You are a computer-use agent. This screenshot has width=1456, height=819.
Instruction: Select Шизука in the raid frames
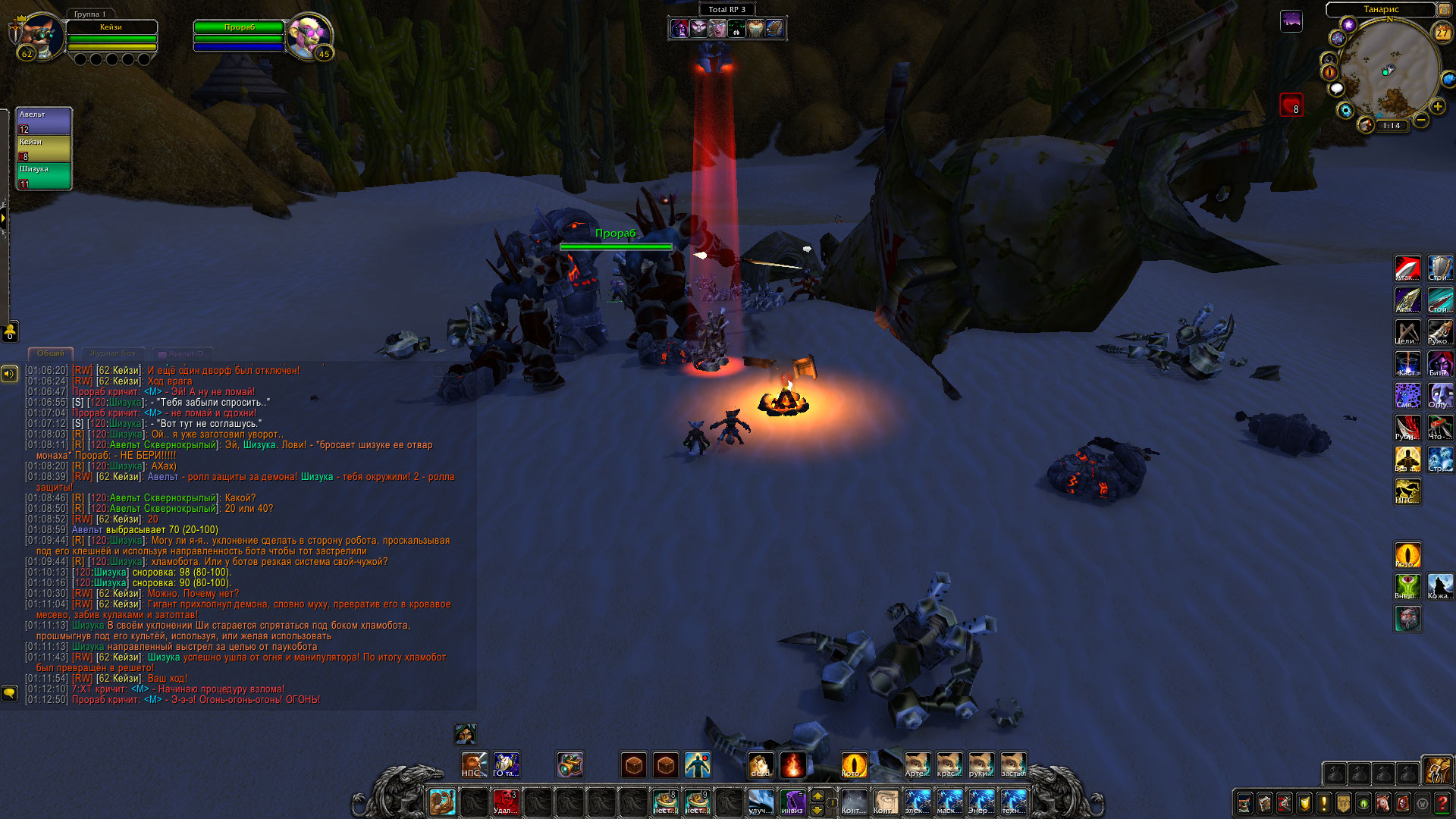[44, 176]
